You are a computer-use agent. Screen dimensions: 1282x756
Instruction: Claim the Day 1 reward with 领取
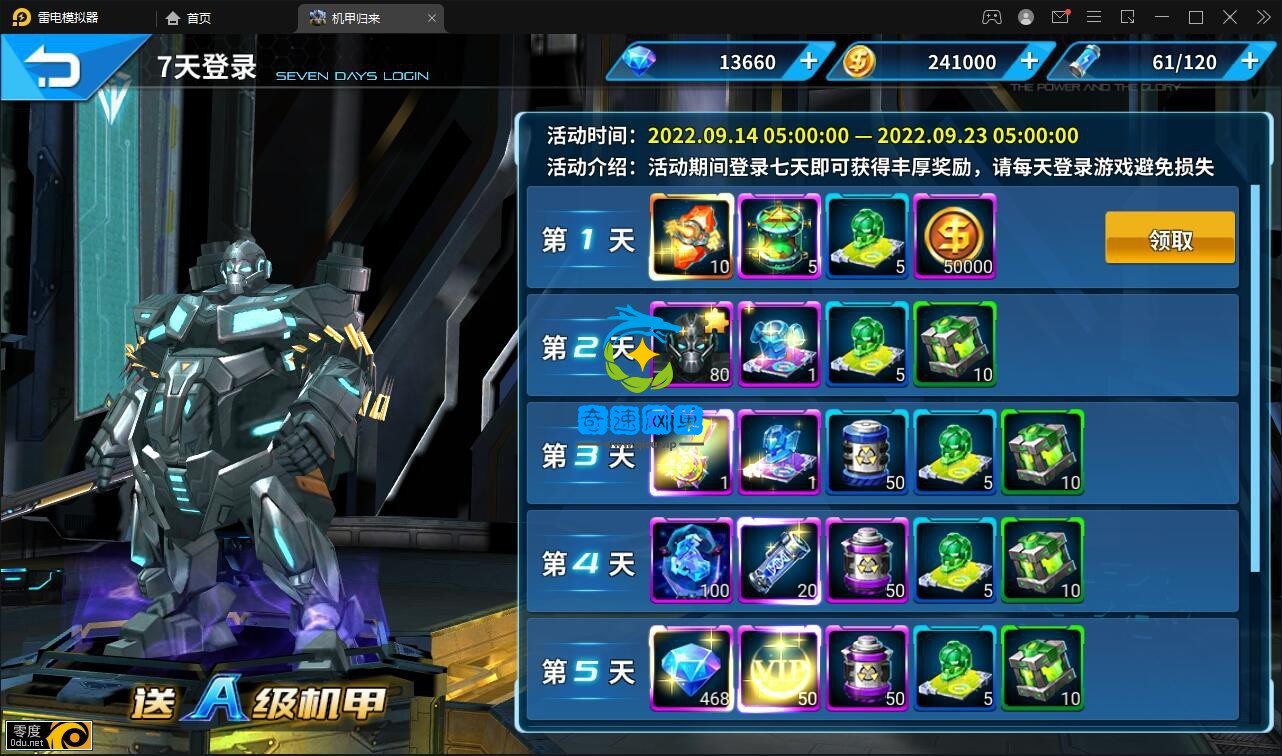[1169, 239]
